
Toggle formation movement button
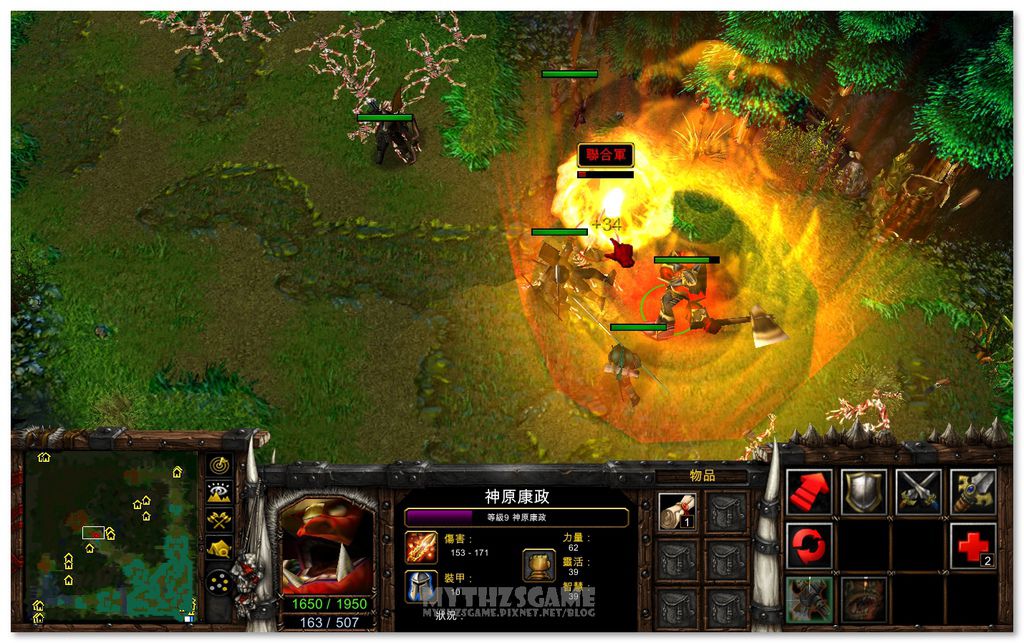(219, 581)
